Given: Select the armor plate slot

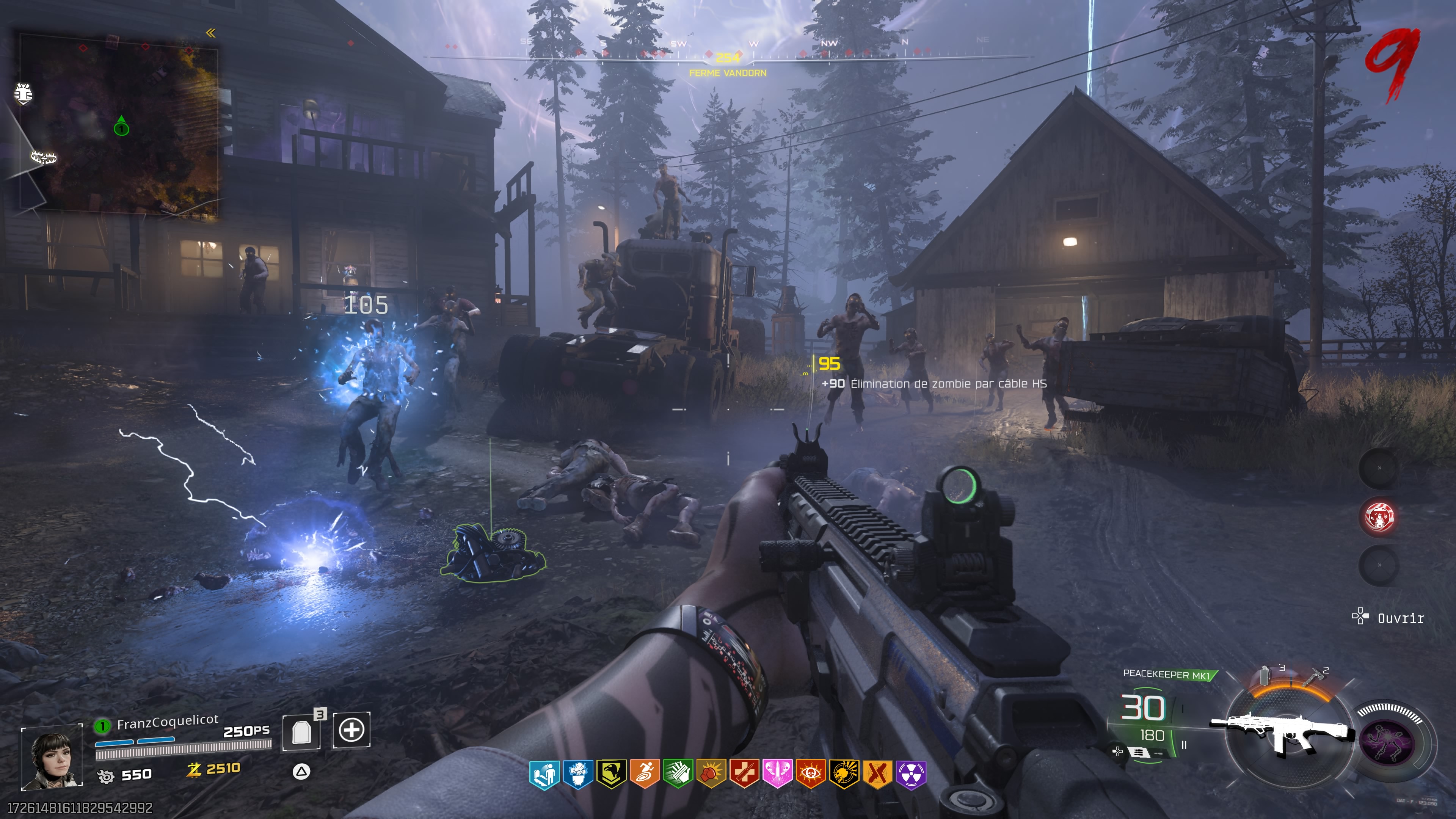Looking at the screenshot, I should pyautogui.click(x=302, y=732).
